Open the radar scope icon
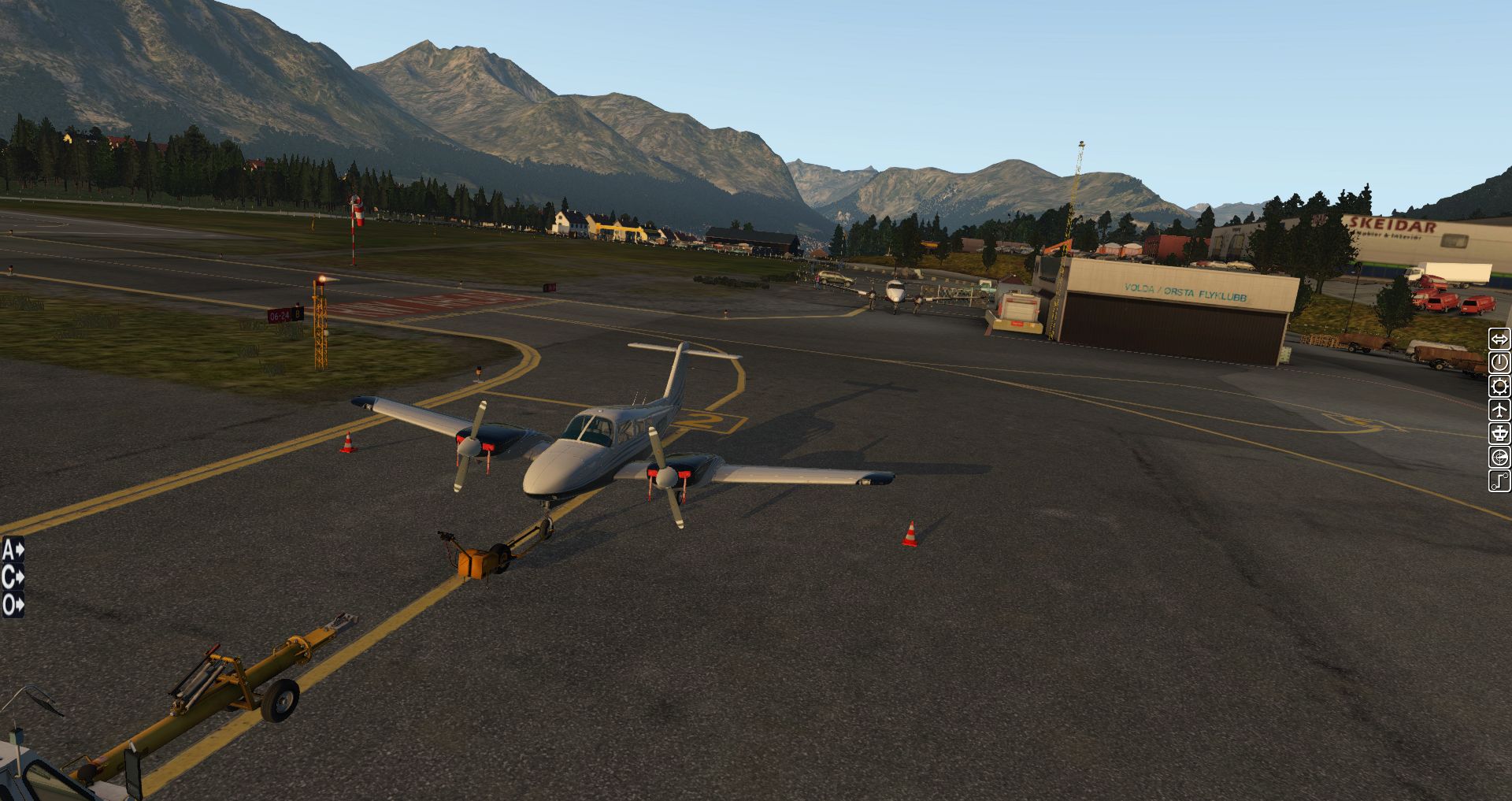 [1499, 458]
